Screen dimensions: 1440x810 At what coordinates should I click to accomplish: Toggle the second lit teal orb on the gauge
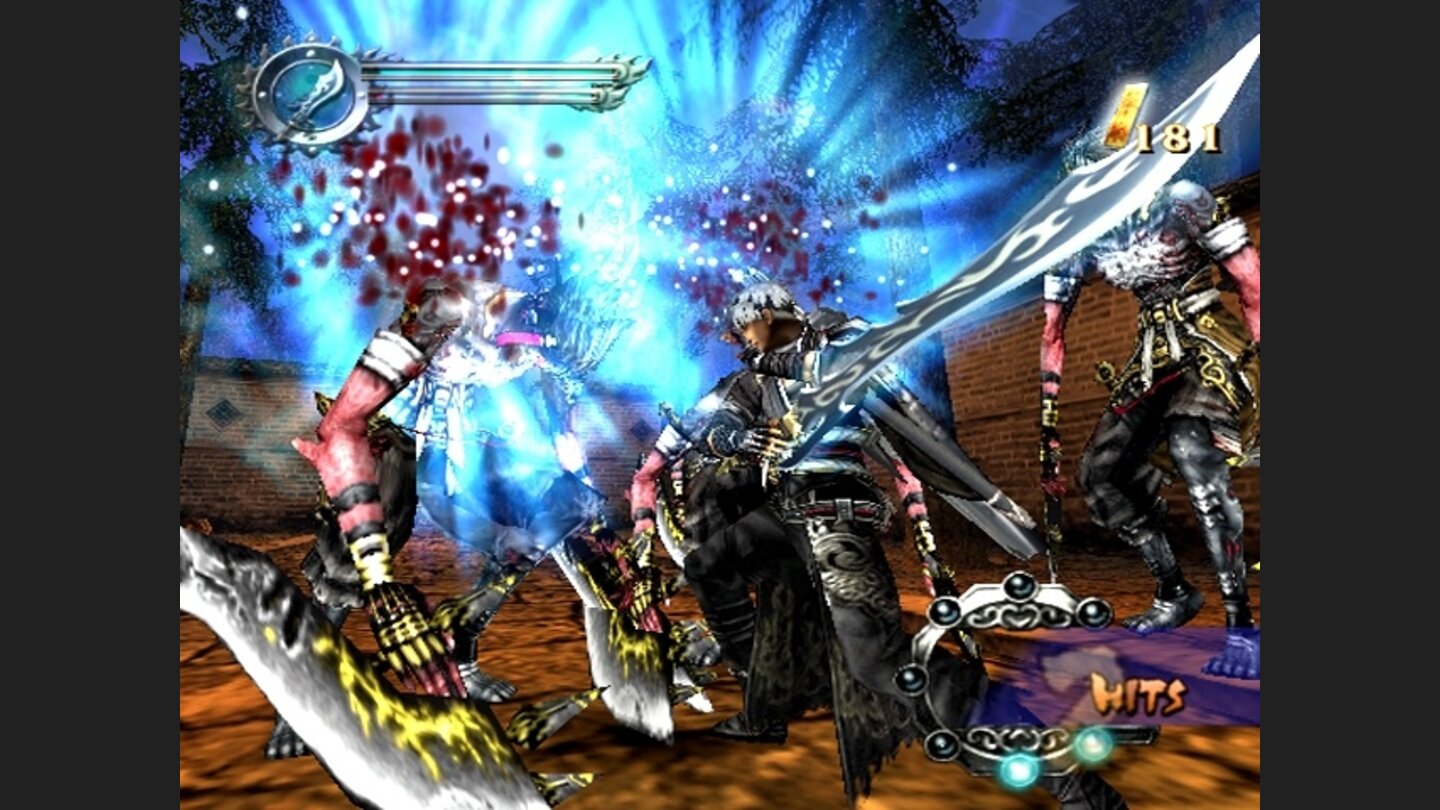(1093, 745)
